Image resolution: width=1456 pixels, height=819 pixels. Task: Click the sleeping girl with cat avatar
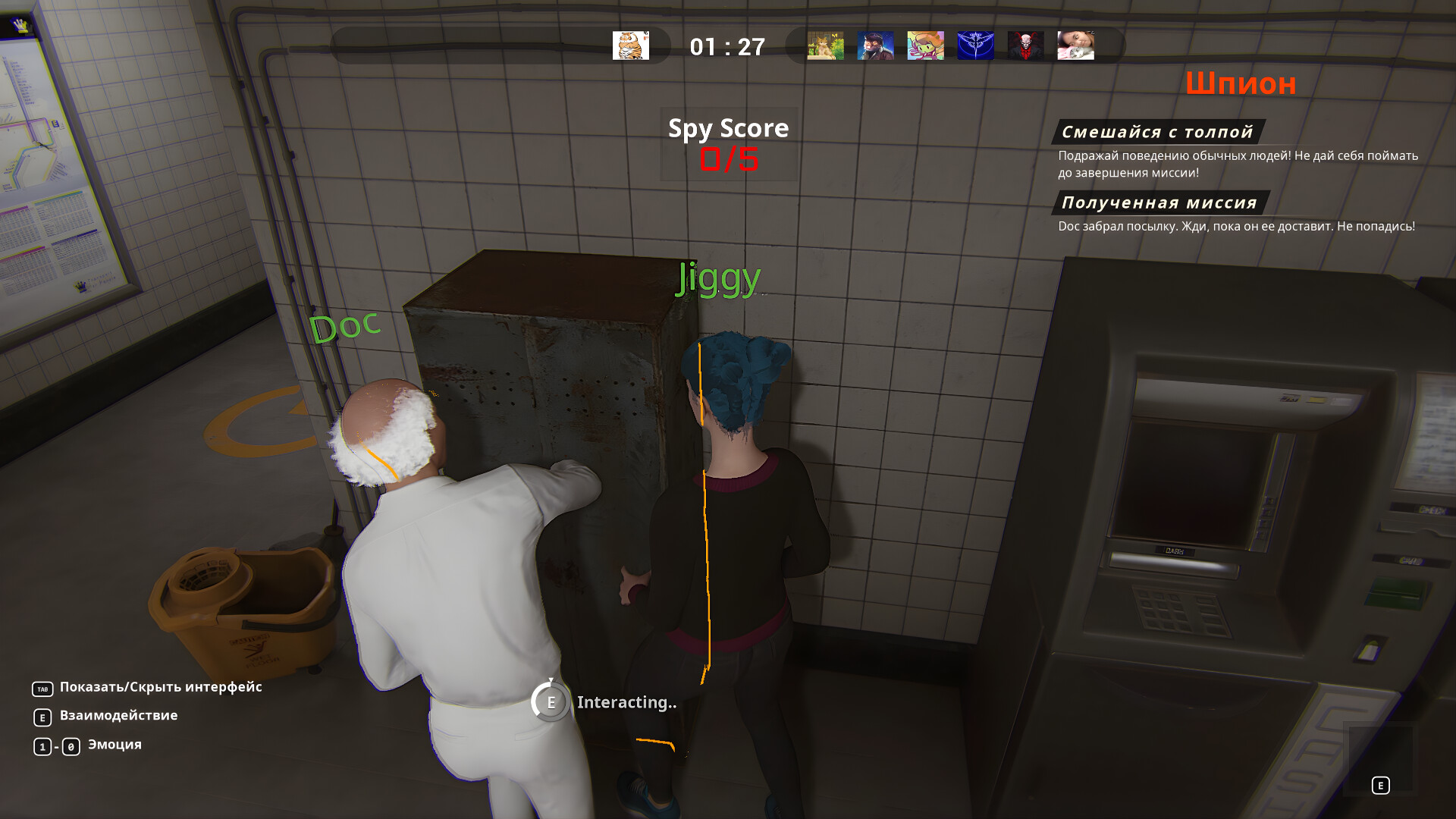pyautogui.click(x=1076, y=45)
